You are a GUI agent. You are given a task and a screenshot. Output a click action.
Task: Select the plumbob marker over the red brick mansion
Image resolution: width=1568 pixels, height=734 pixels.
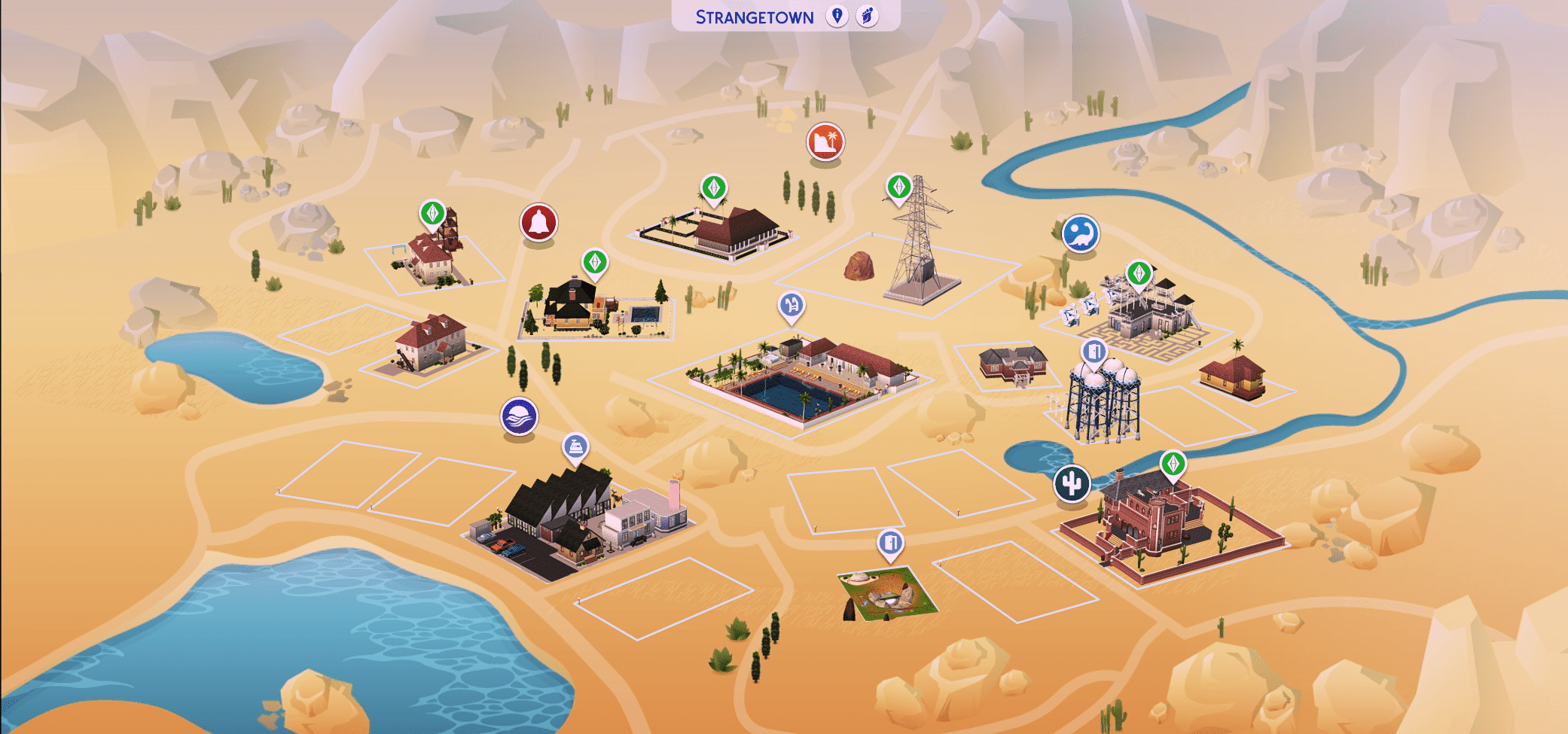click(x=1173, y=464)
